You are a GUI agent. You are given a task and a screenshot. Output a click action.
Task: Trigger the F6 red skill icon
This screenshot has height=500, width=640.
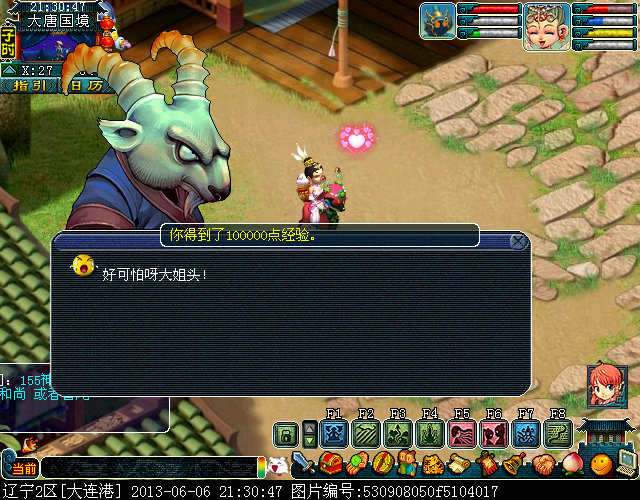pyautogui.click(x=494, y=434)
